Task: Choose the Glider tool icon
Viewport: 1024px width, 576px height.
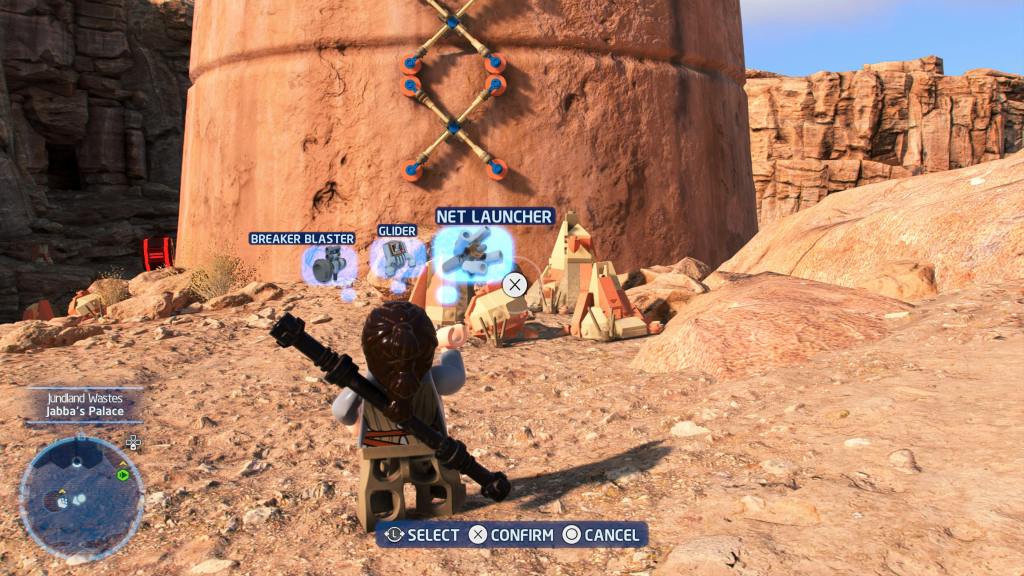Action: pos(397,258)
